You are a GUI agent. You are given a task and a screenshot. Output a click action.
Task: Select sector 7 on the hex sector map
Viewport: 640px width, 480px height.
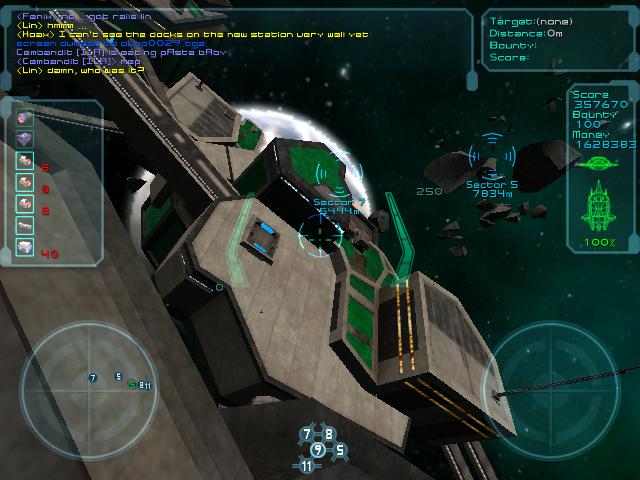tap(307, 435)
